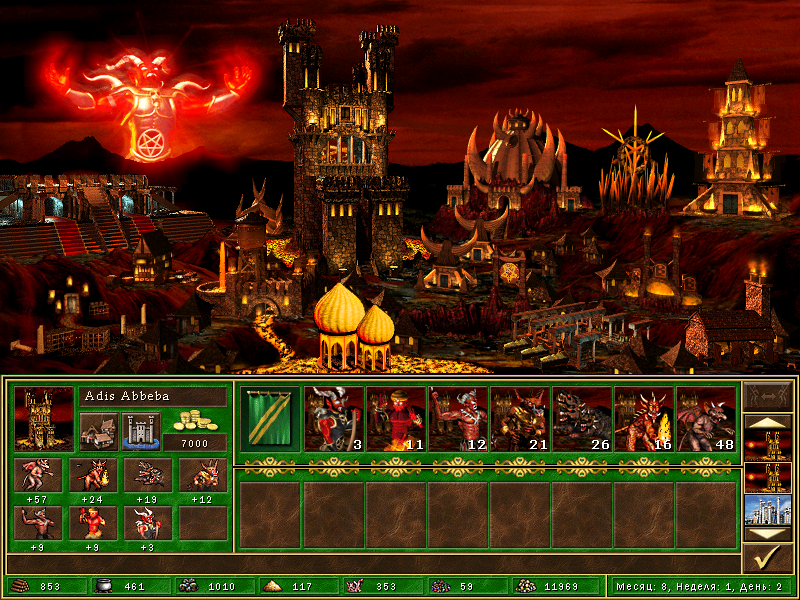Open devil recruitment showing +3 growth
800x600 pixels.
click(148, 523)
